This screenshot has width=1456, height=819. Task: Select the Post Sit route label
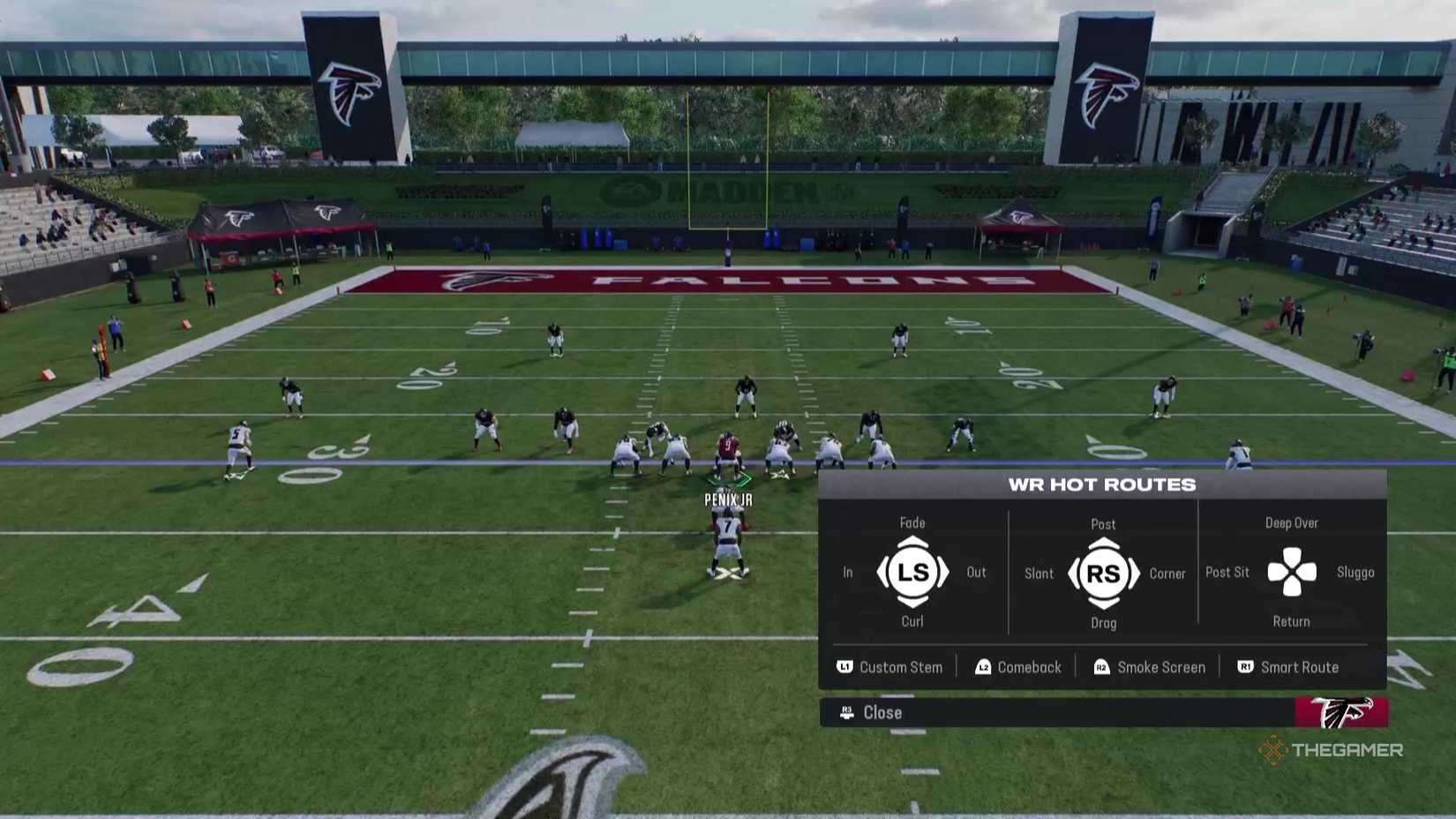[1227, 572]
